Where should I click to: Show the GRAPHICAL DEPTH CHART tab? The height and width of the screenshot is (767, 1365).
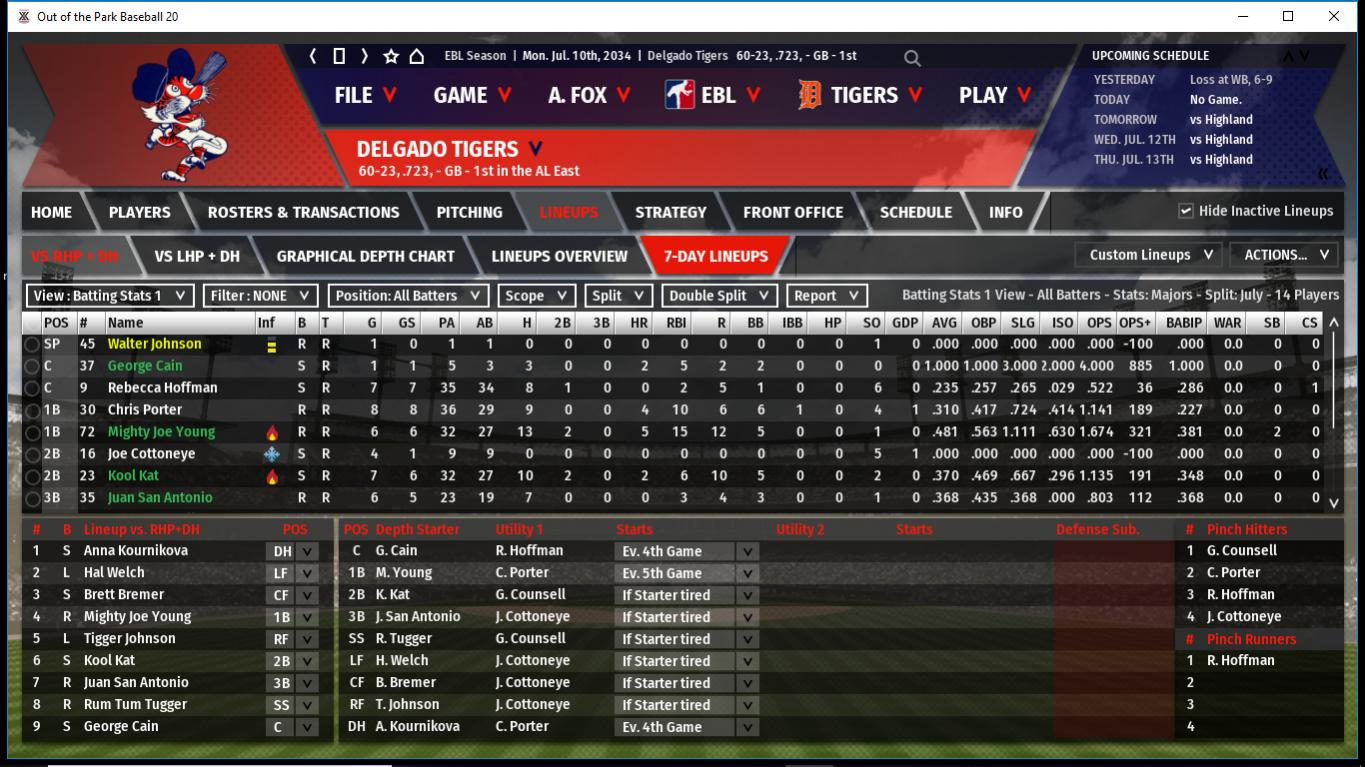coord(365,256)
